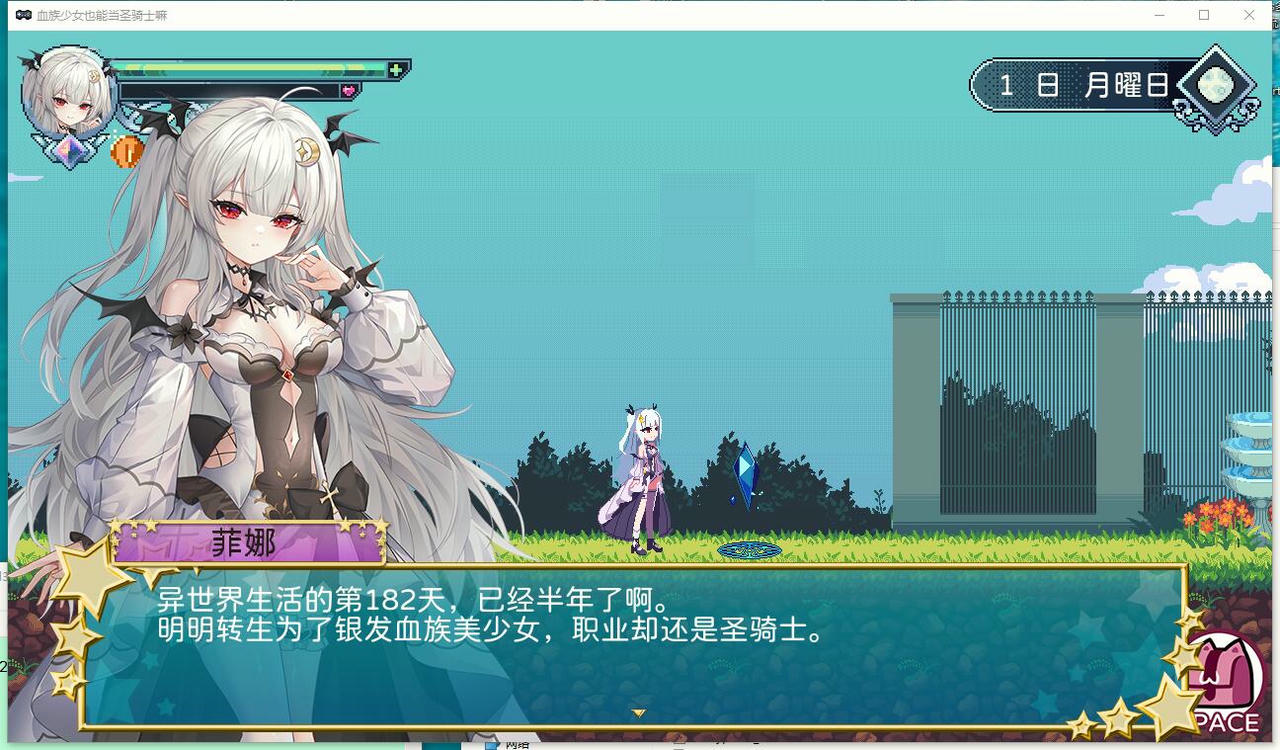Click the orange coin currency icon
The width and height of the screenshot is (1280, 750).
(127, 151)
